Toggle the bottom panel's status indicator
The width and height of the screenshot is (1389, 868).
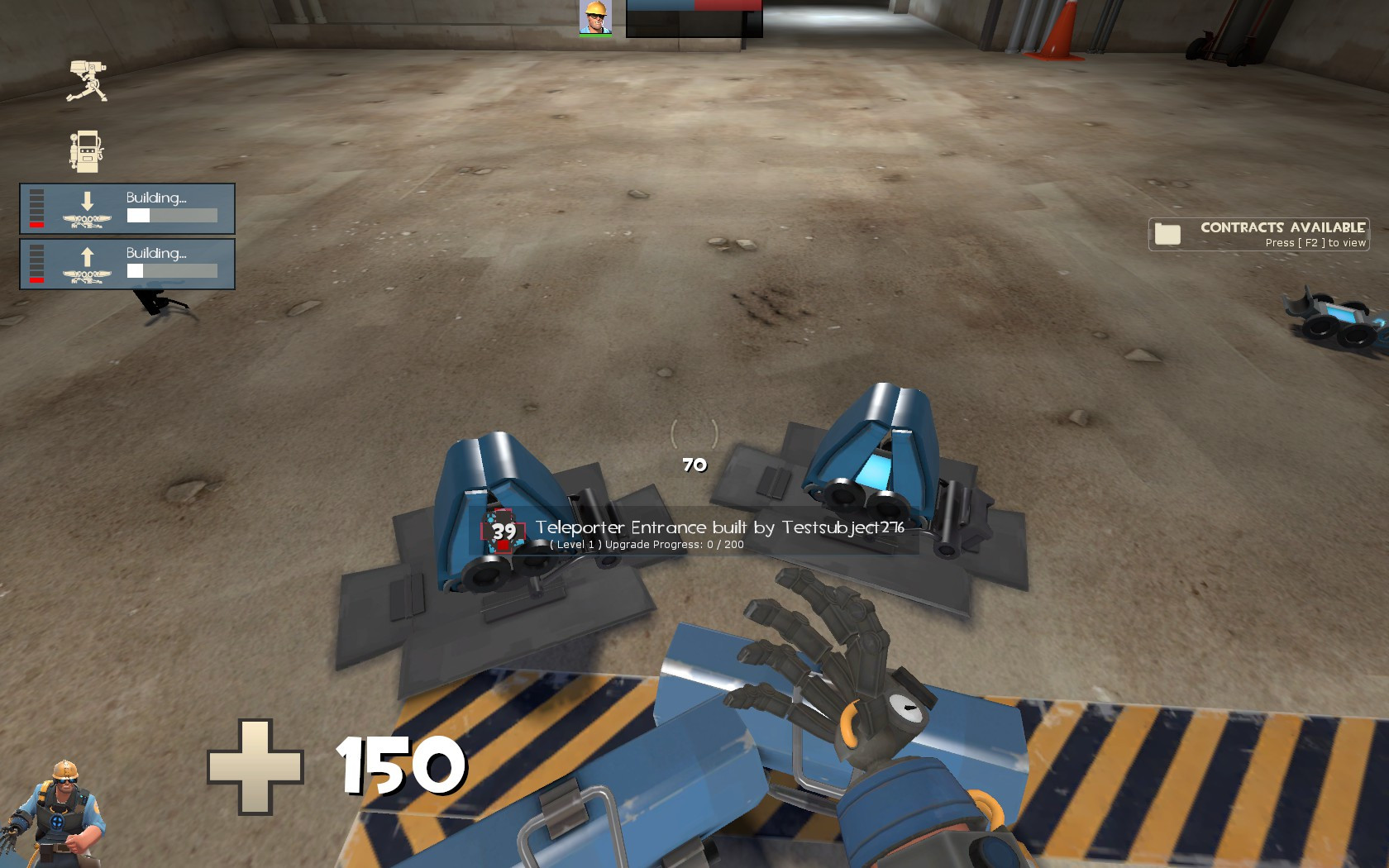click(x=36, y=279)
